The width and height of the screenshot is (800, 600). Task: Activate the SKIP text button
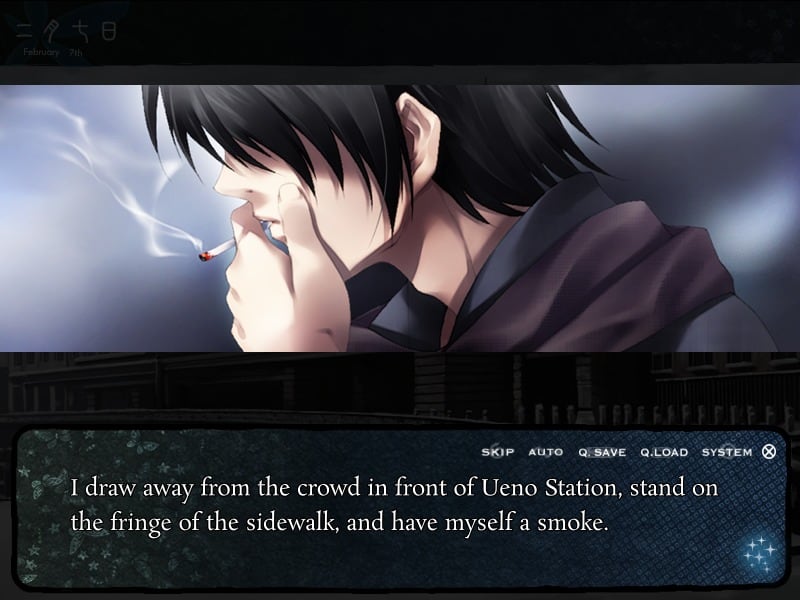pyautogui.click(x=497, y=452)
